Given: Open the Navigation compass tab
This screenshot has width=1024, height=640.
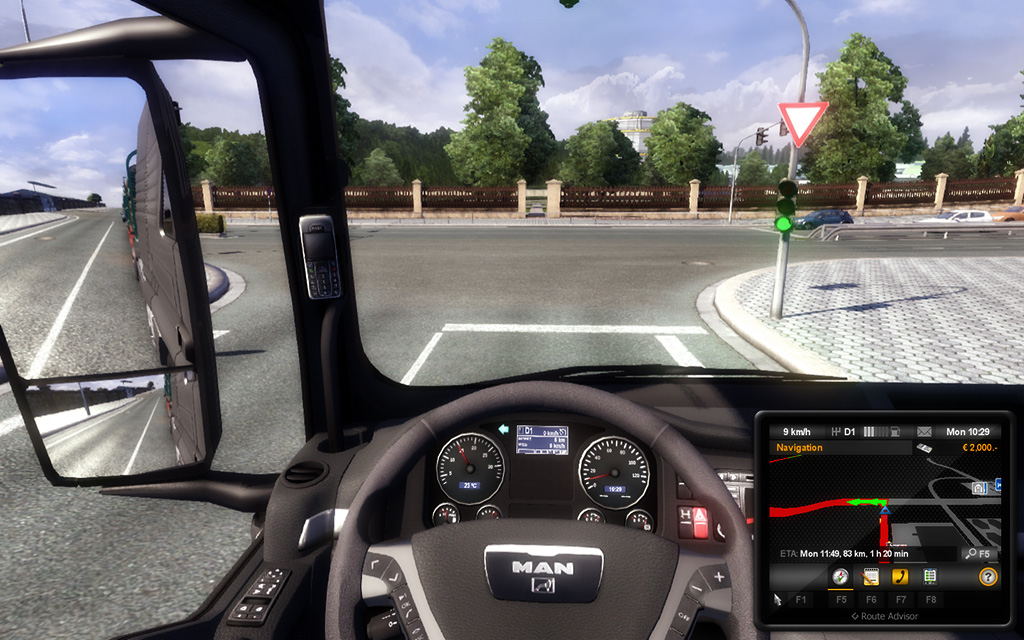Looking at the screenshot, I should click(x=840, y=577).
